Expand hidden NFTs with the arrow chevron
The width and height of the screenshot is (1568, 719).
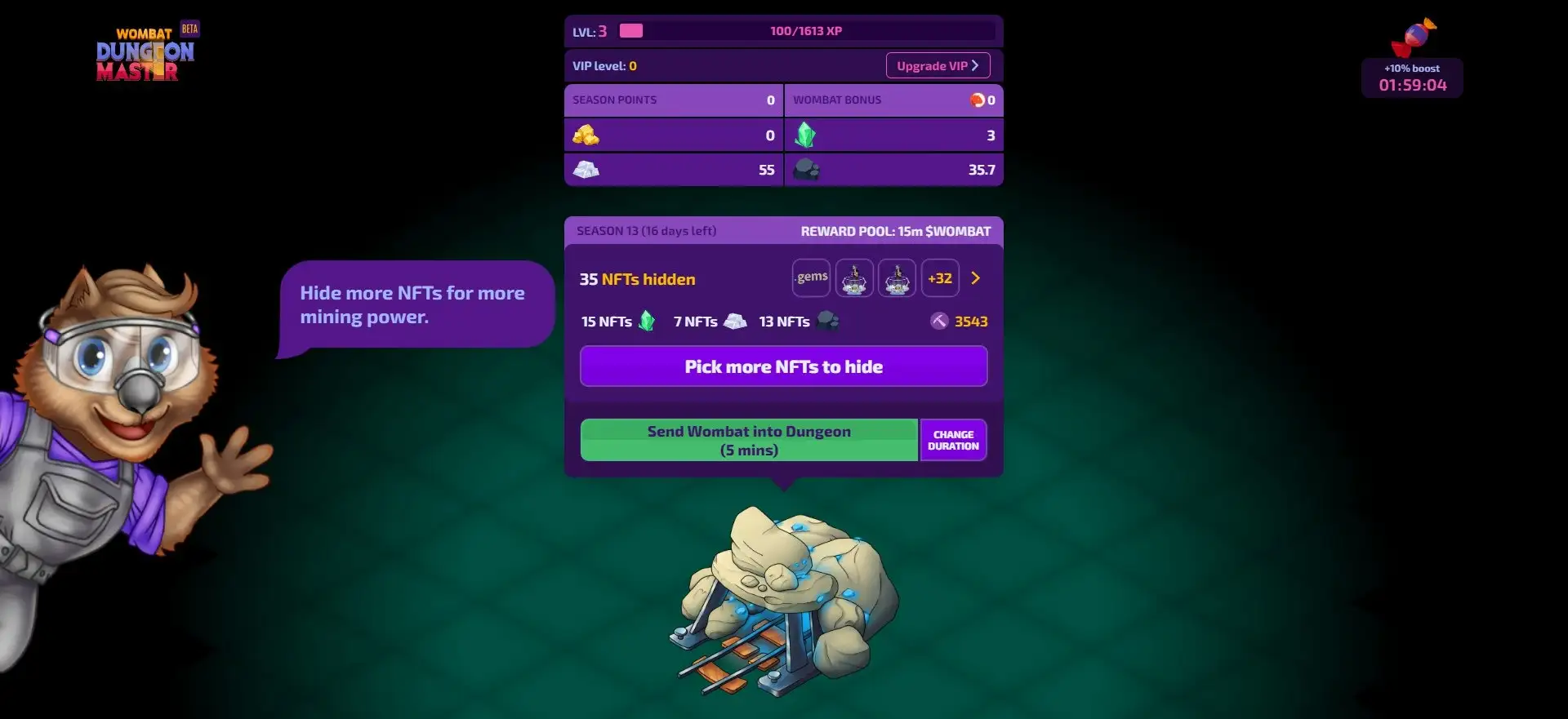point(976,278)
